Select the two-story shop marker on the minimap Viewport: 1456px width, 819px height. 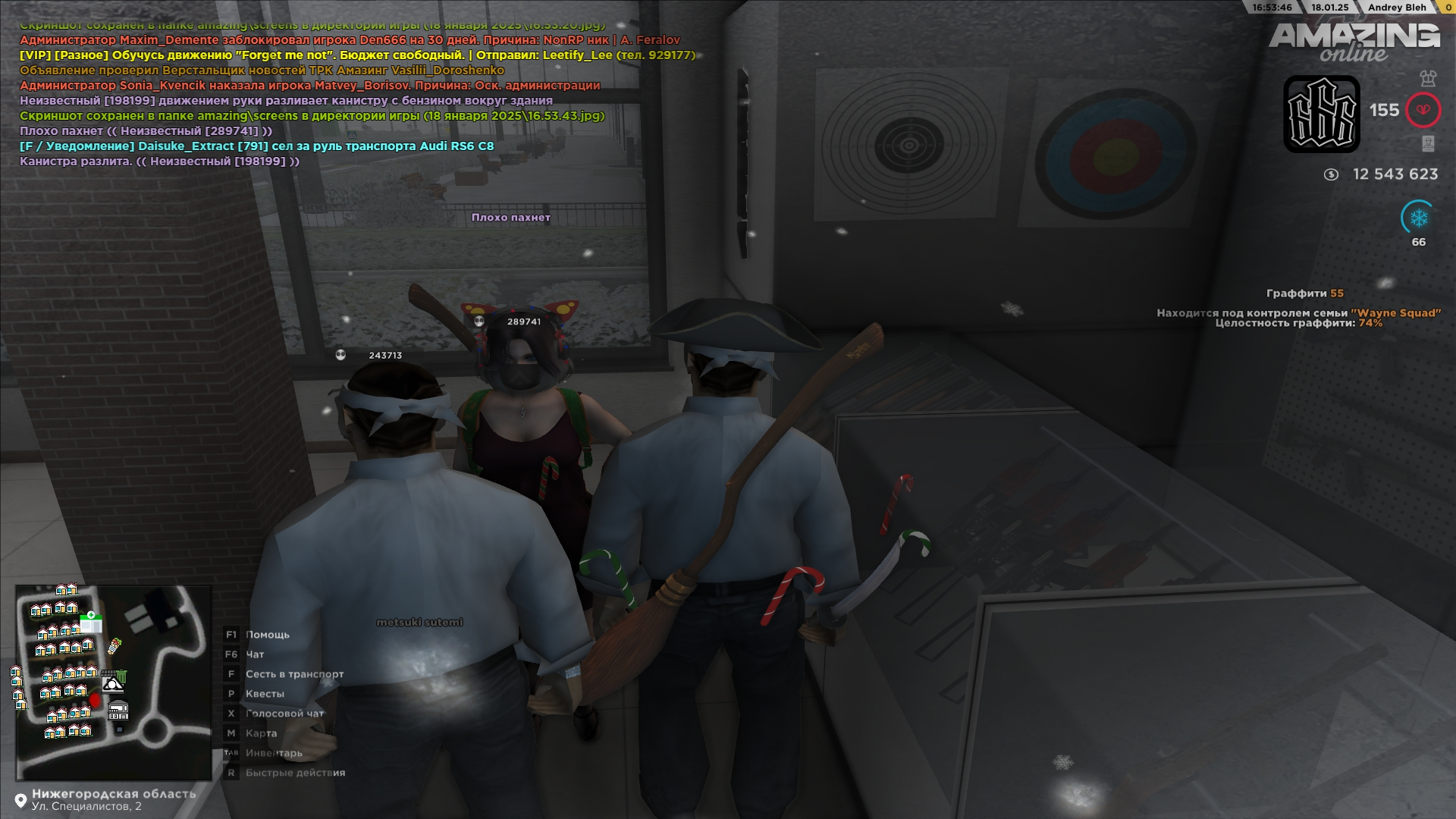click(118, 711)
